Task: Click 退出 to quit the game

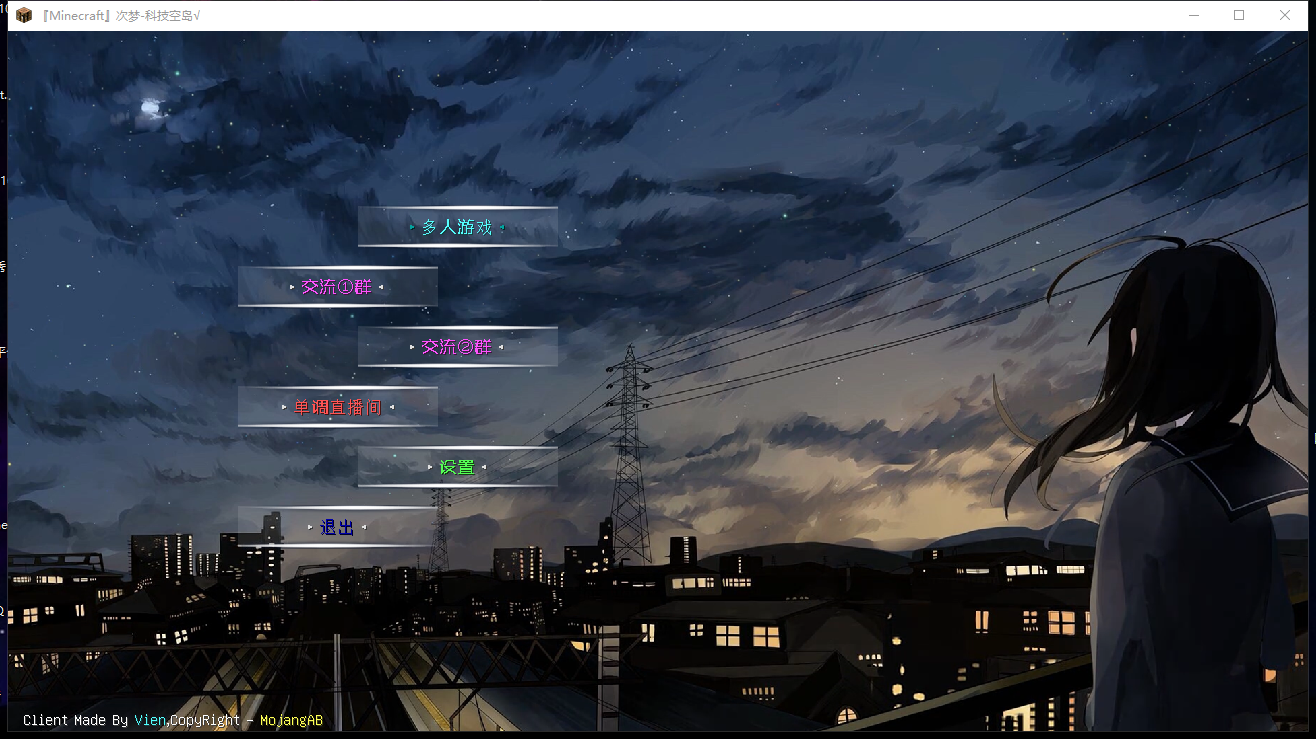Action: pyautogui.click(x=337, y=527)
